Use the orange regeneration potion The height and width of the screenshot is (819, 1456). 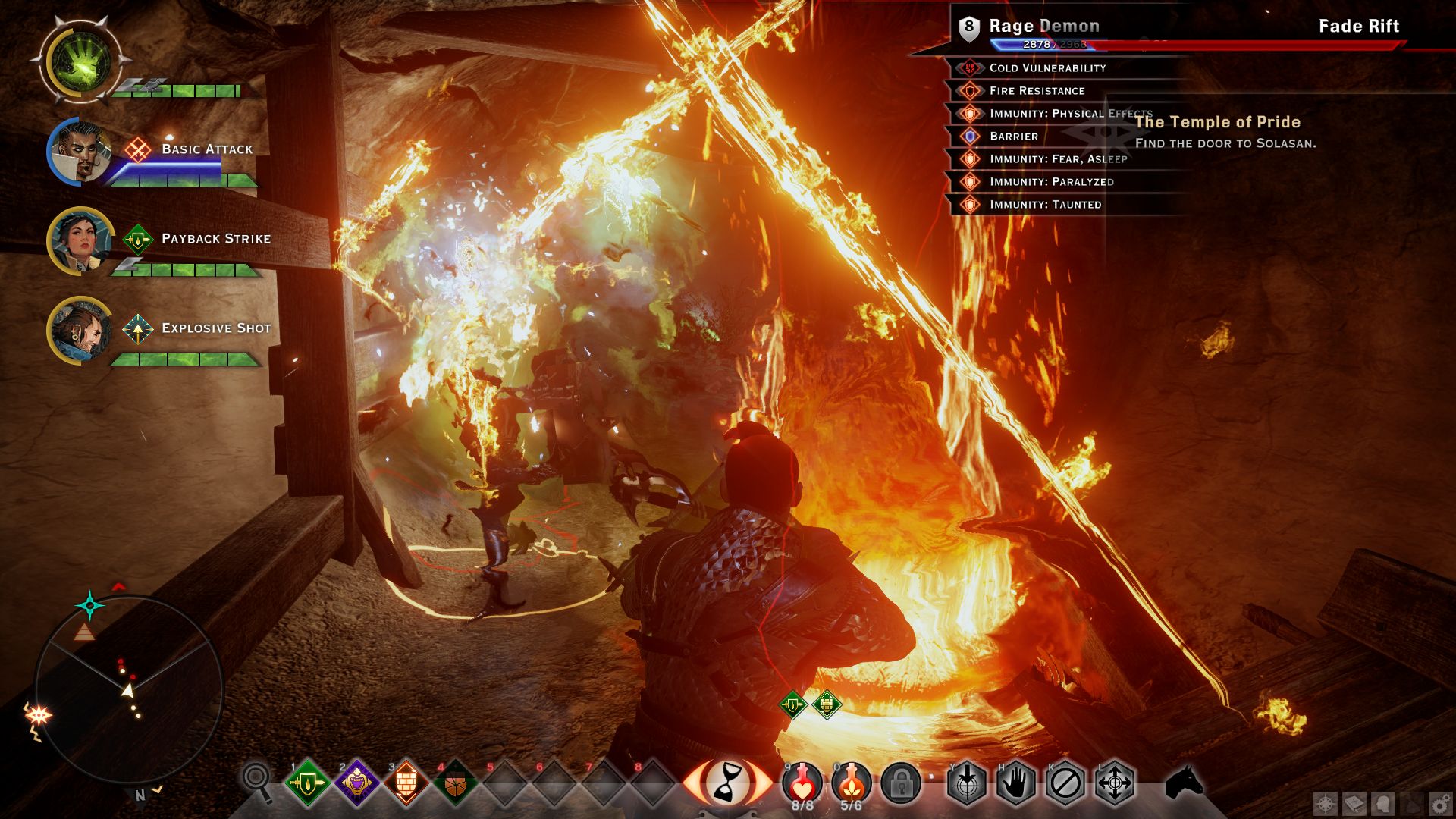851,781
